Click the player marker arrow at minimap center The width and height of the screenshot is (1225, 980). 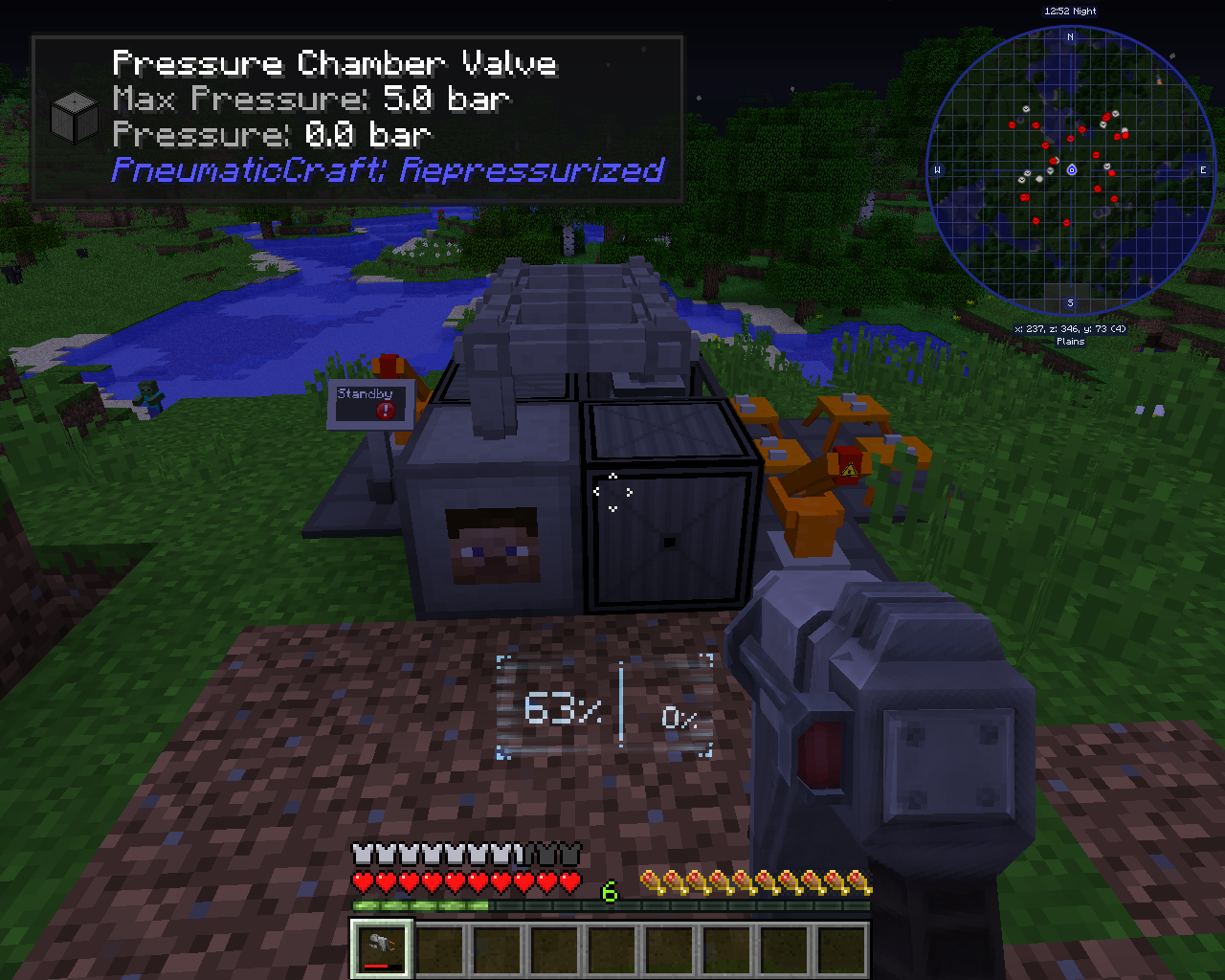[1071, 169]
